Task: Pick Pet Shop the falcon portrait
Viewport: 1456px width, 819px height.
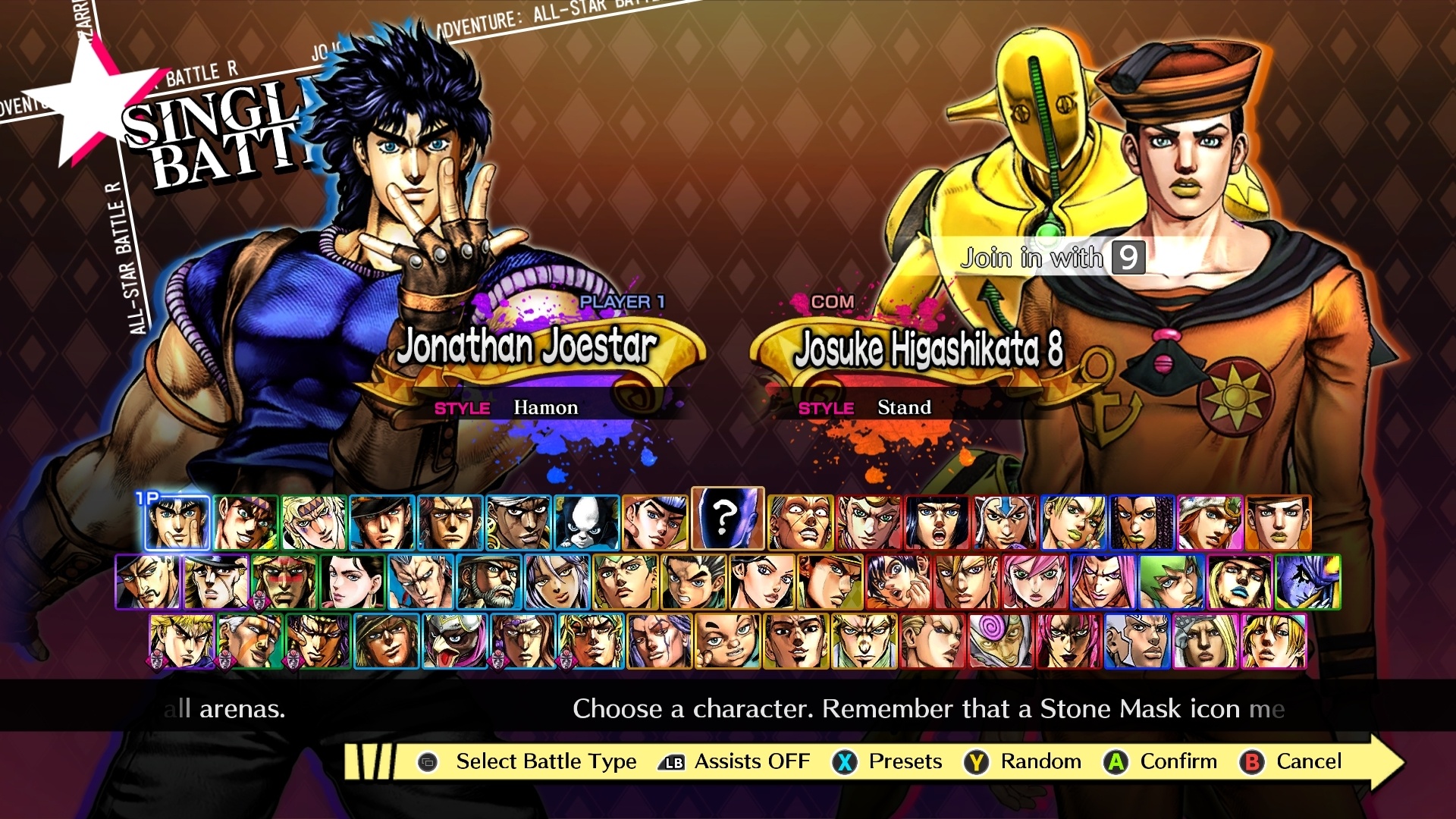Action: (454, 642)
